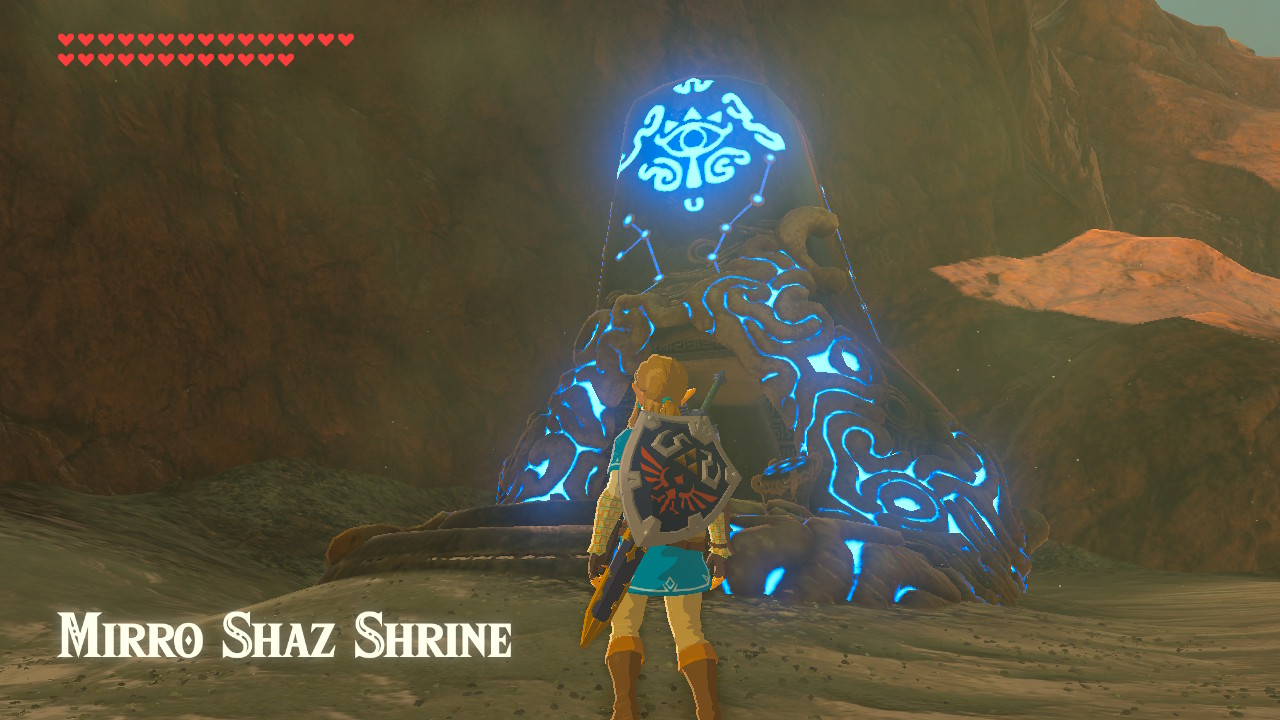Screen dimensions: 1280x720
Task: Select the final heart in the second row
Action: click(283, 59)
